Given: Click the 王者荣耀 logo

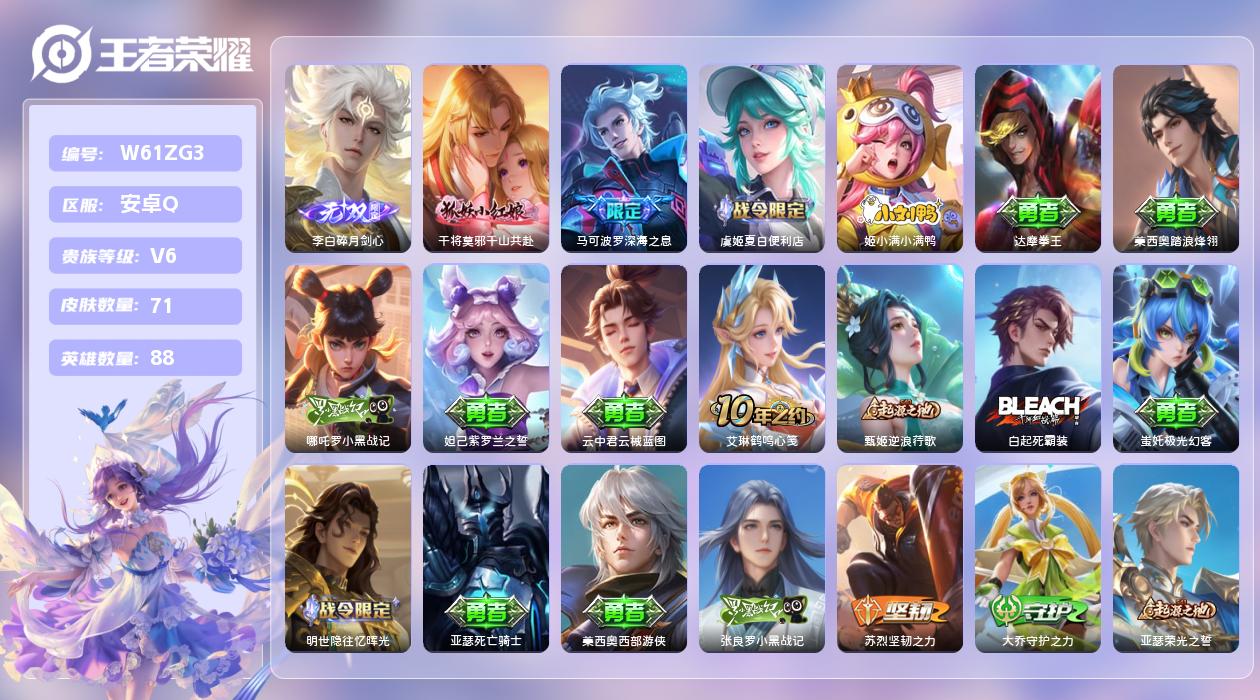Looking at the screenshot, I should (141, 53).
